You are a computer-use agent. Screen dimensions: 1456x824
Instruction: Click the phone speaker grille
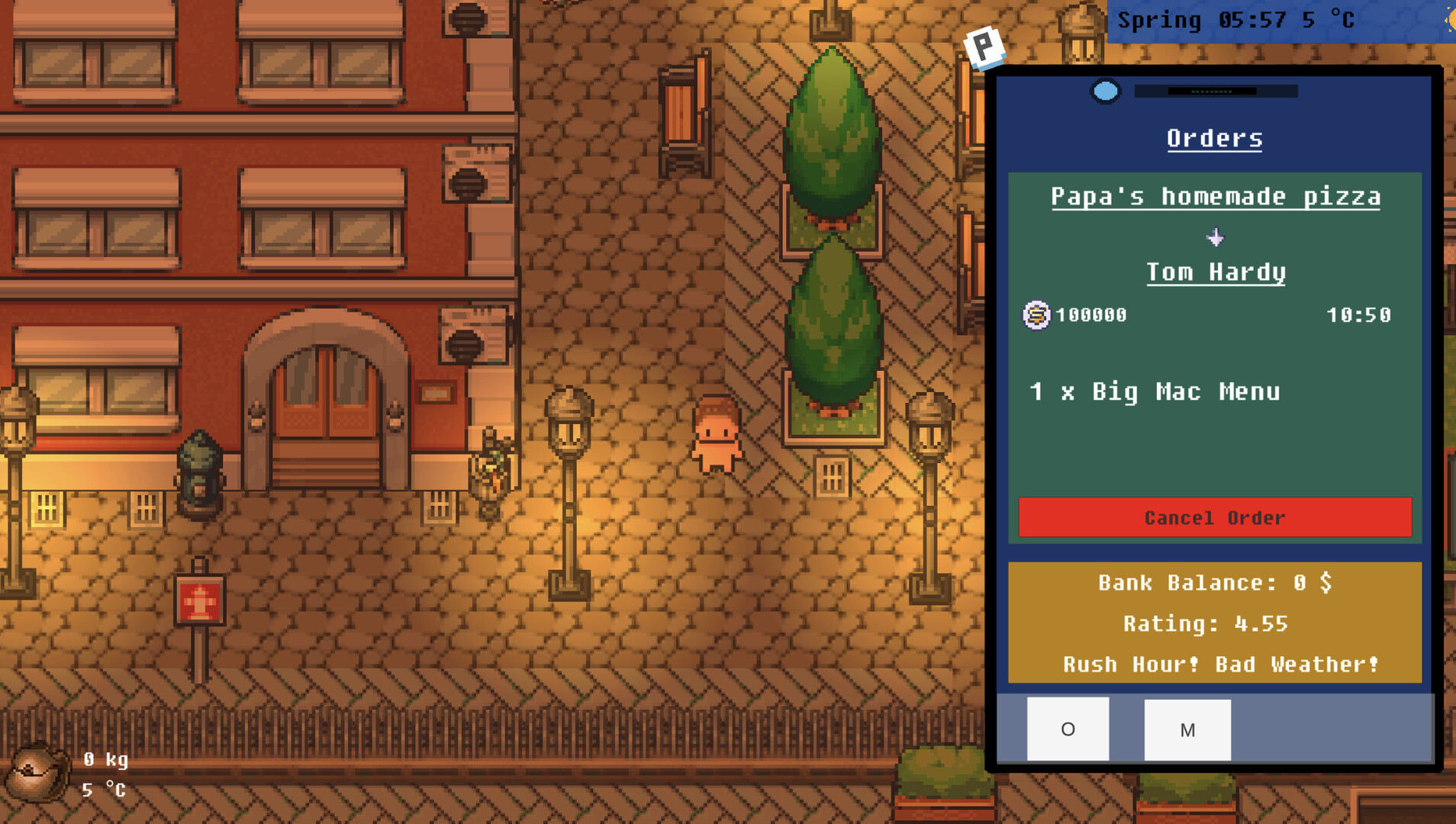tap(1213, 90)
